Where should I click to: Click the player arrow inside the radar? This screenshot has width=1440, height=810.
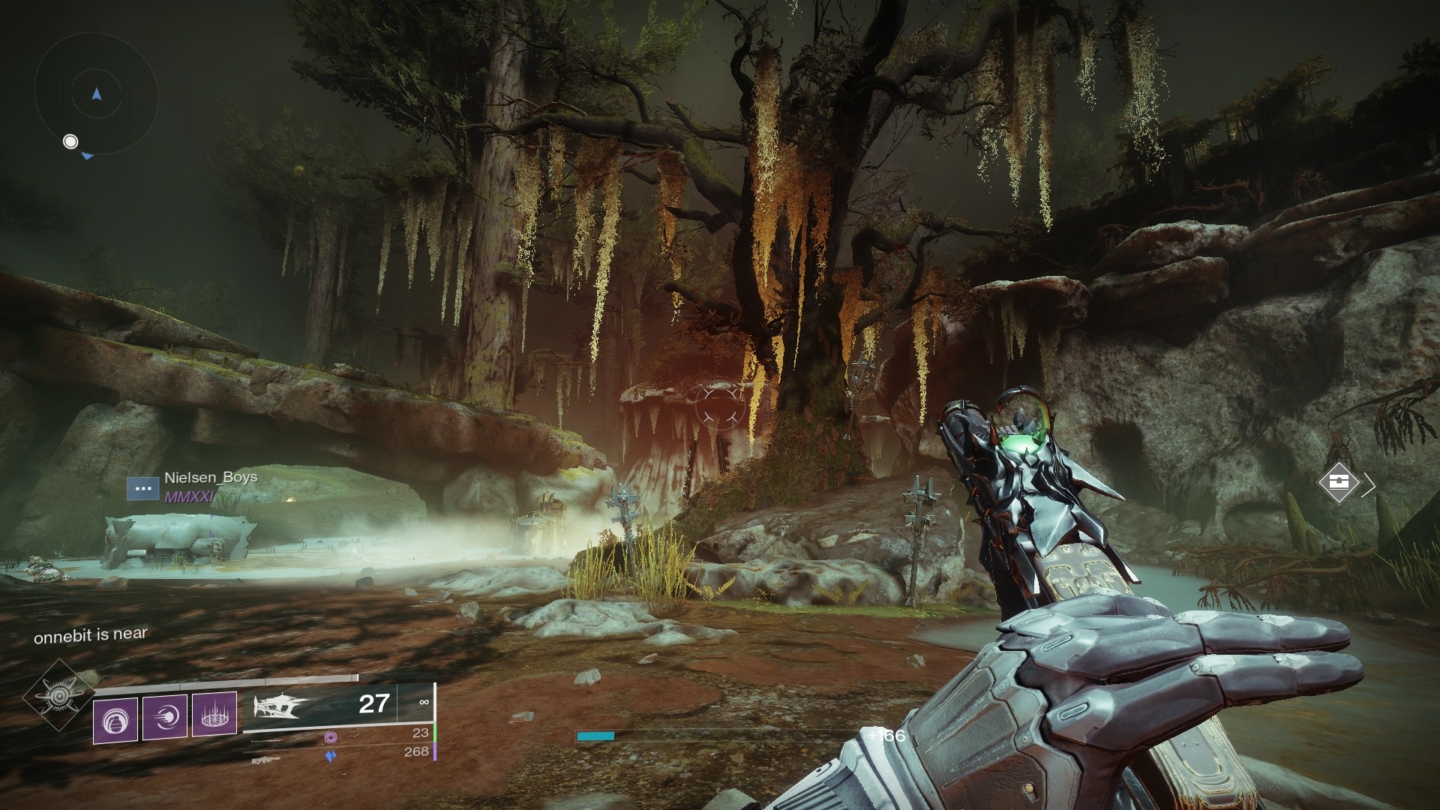(x=95, y=95)
